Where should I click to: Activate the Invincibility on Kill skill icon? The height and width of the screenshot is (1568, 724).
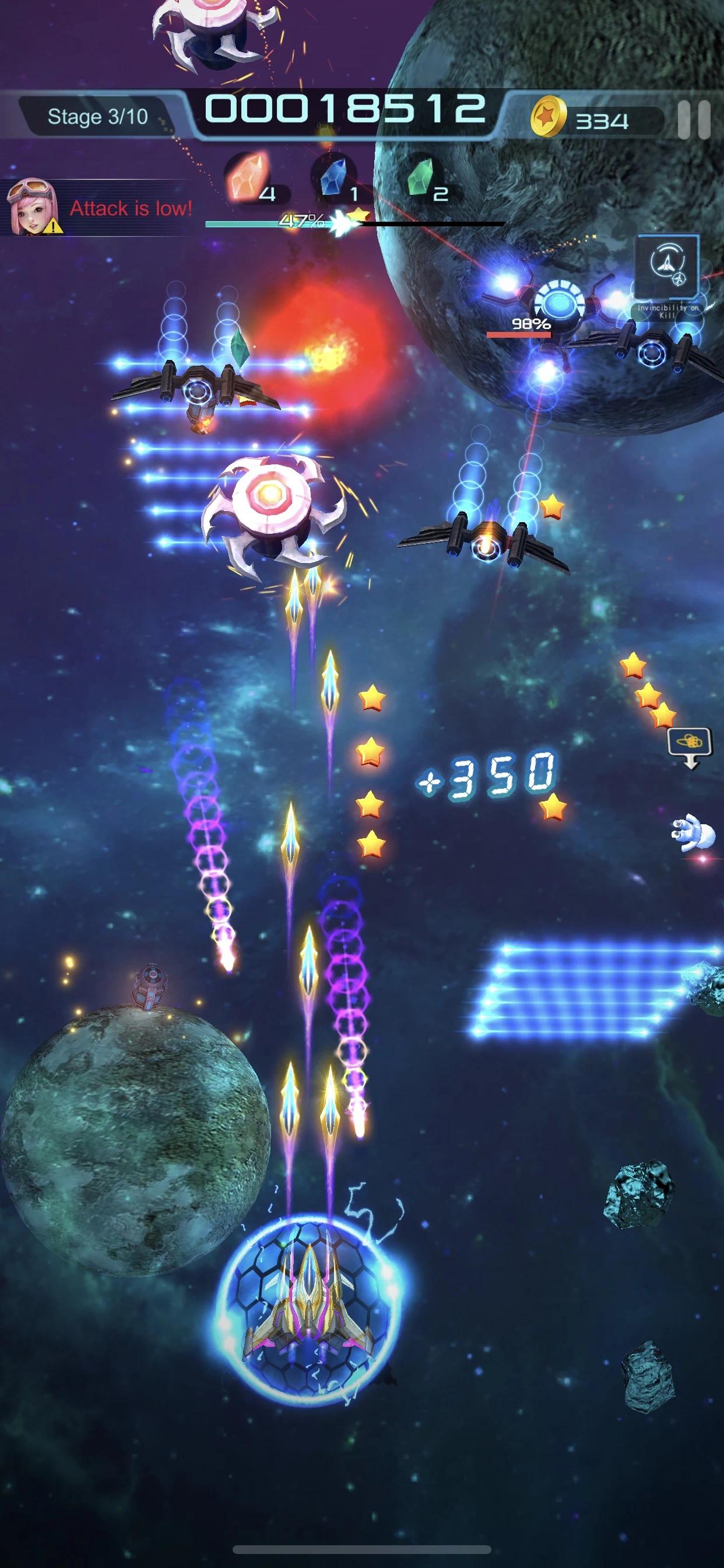pyautogui.click(x=667, y=266)
